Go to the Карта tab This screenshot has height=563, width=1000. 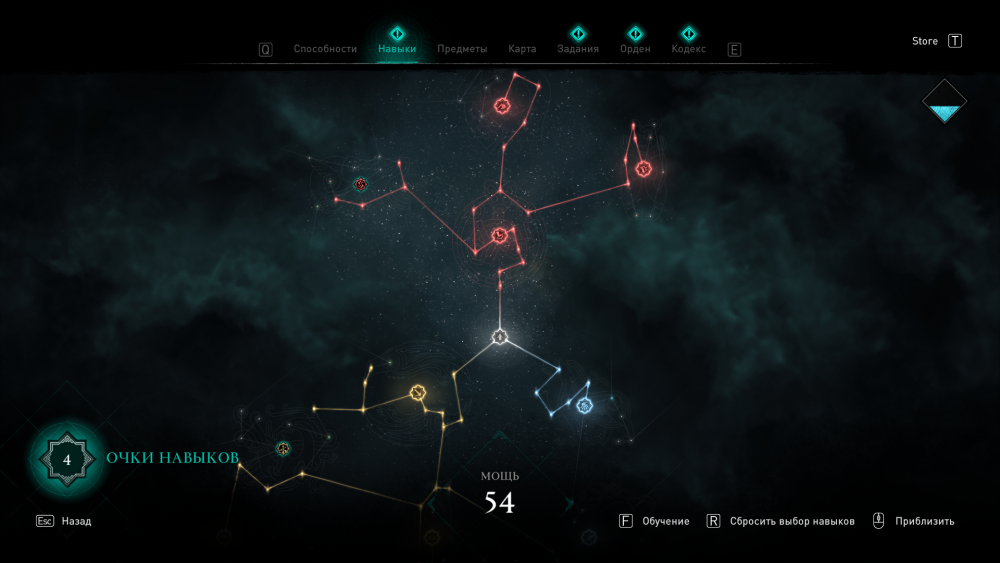pos(522,49)
